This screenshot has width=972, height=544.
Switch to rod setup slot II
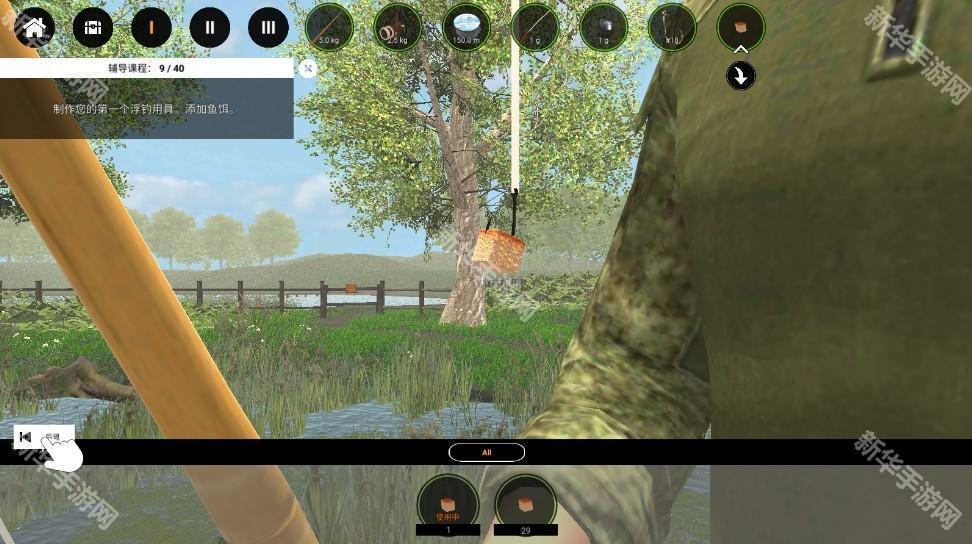(210, 27)
